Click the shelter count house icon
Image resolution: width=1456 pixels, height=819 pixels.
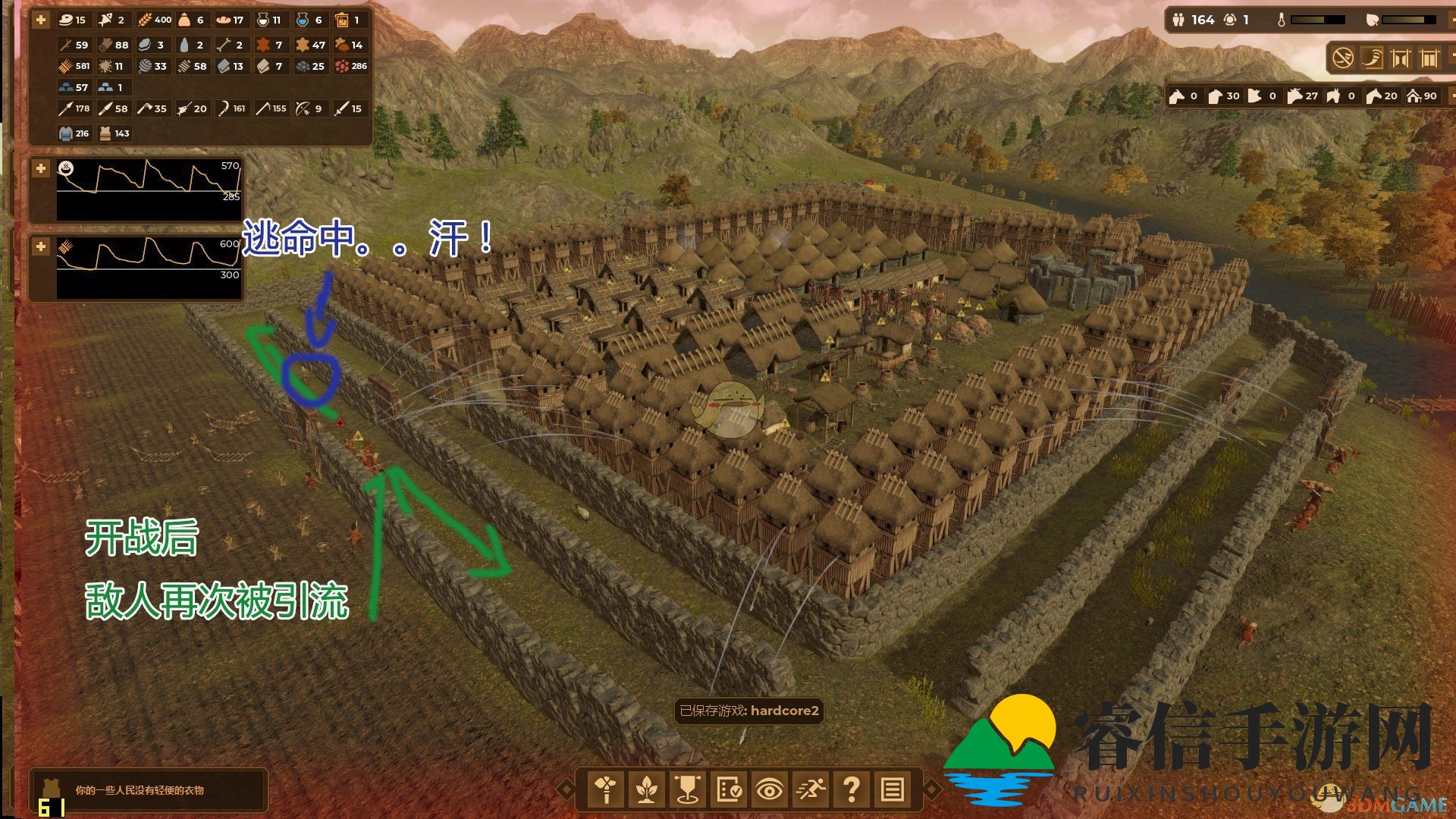[1414, 96]
